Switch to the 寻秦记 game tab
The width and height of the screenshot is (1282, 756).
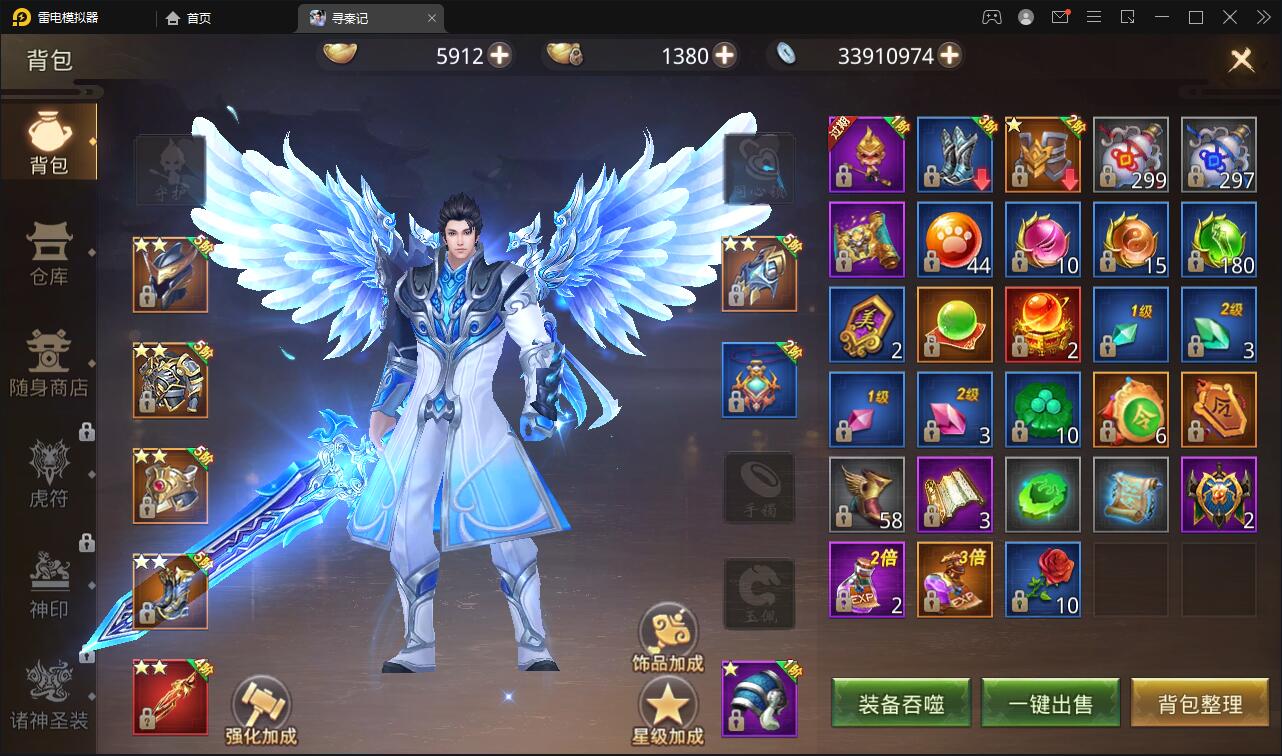coord(362,17)
